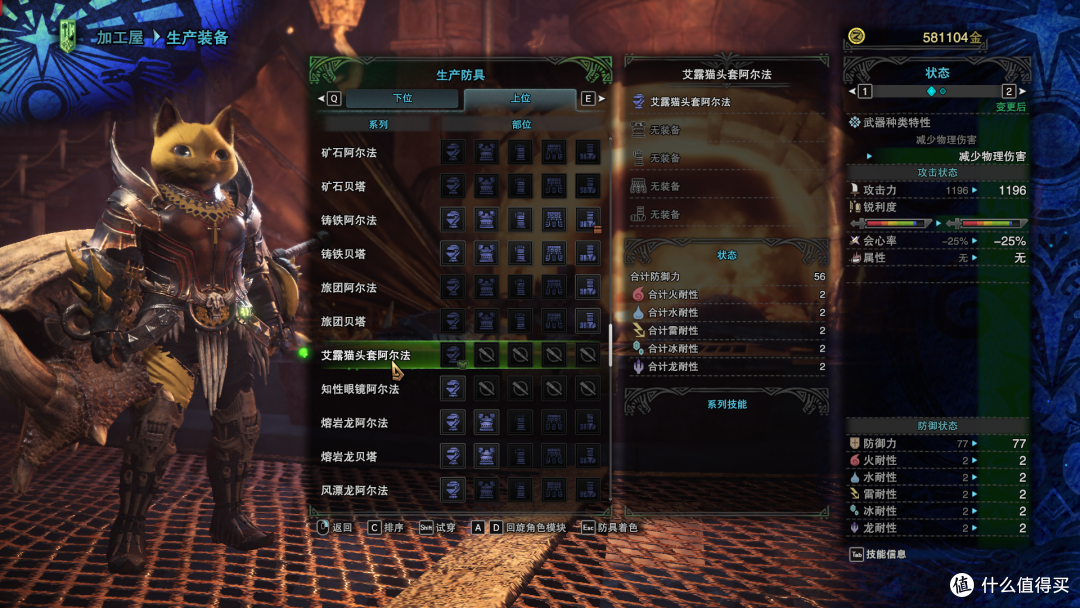Switch to the 上位 armor tab
Screen dimensions: 1080x608
[x=520, y=99]
